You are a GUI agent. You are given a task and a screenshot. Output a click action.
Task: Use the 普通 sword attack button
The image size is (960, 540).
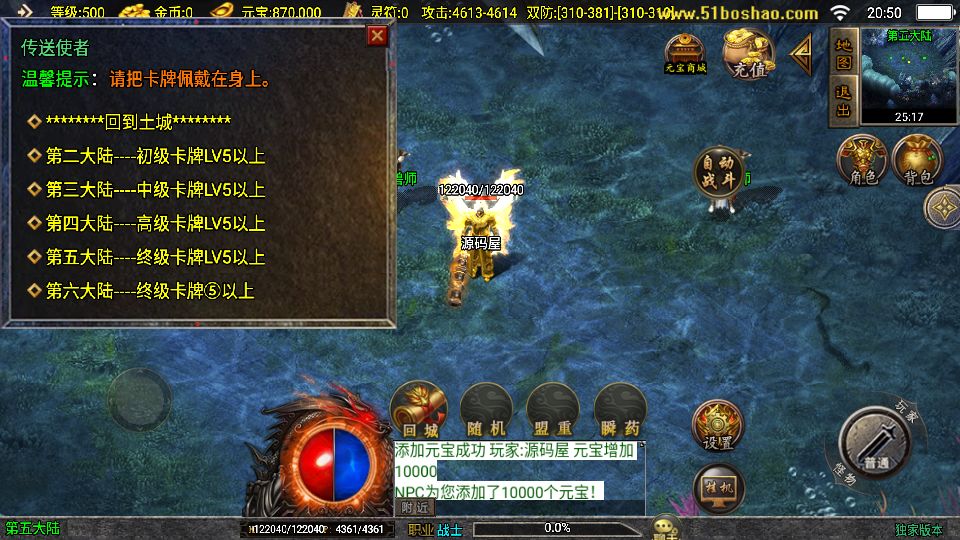coord(876,443)
